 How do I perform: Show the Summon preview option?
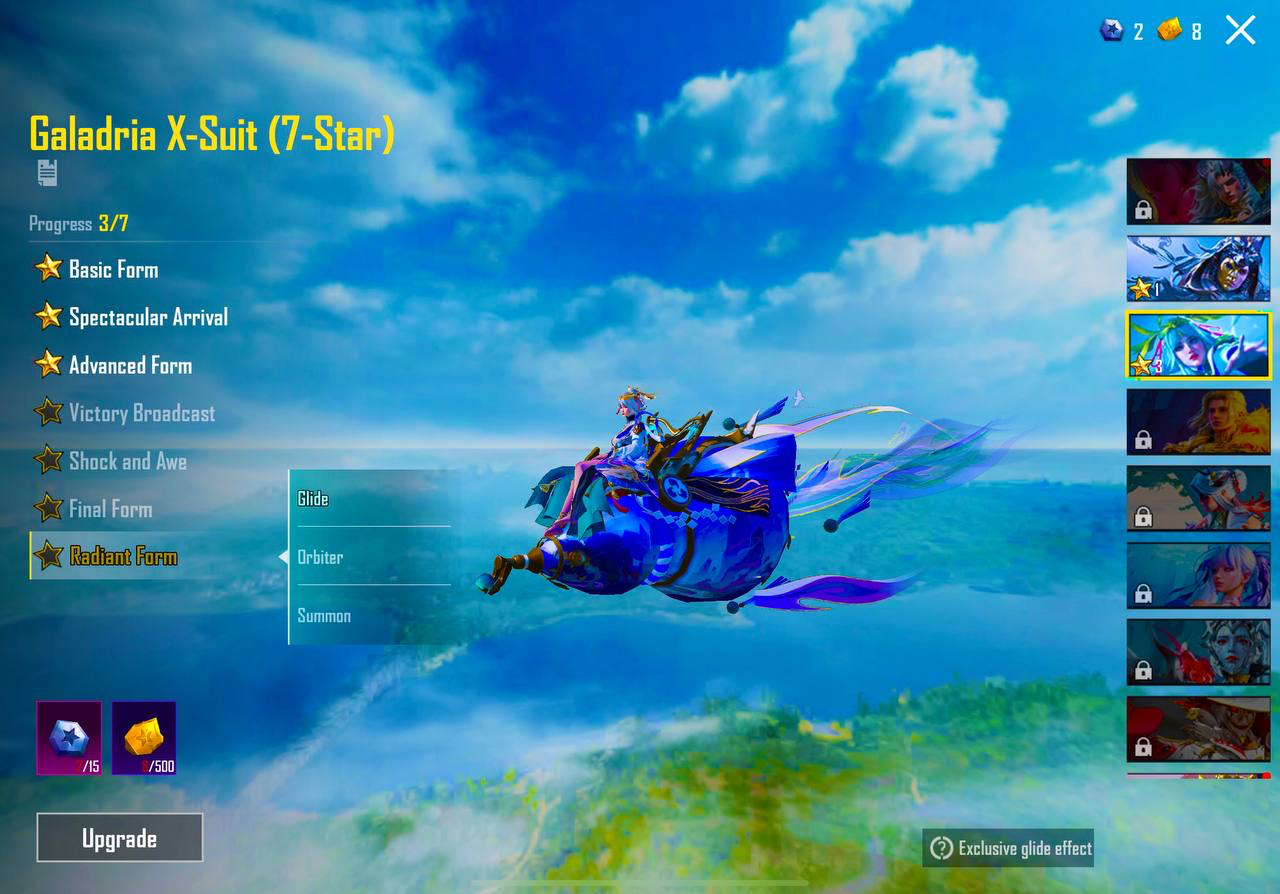(370, 615)
